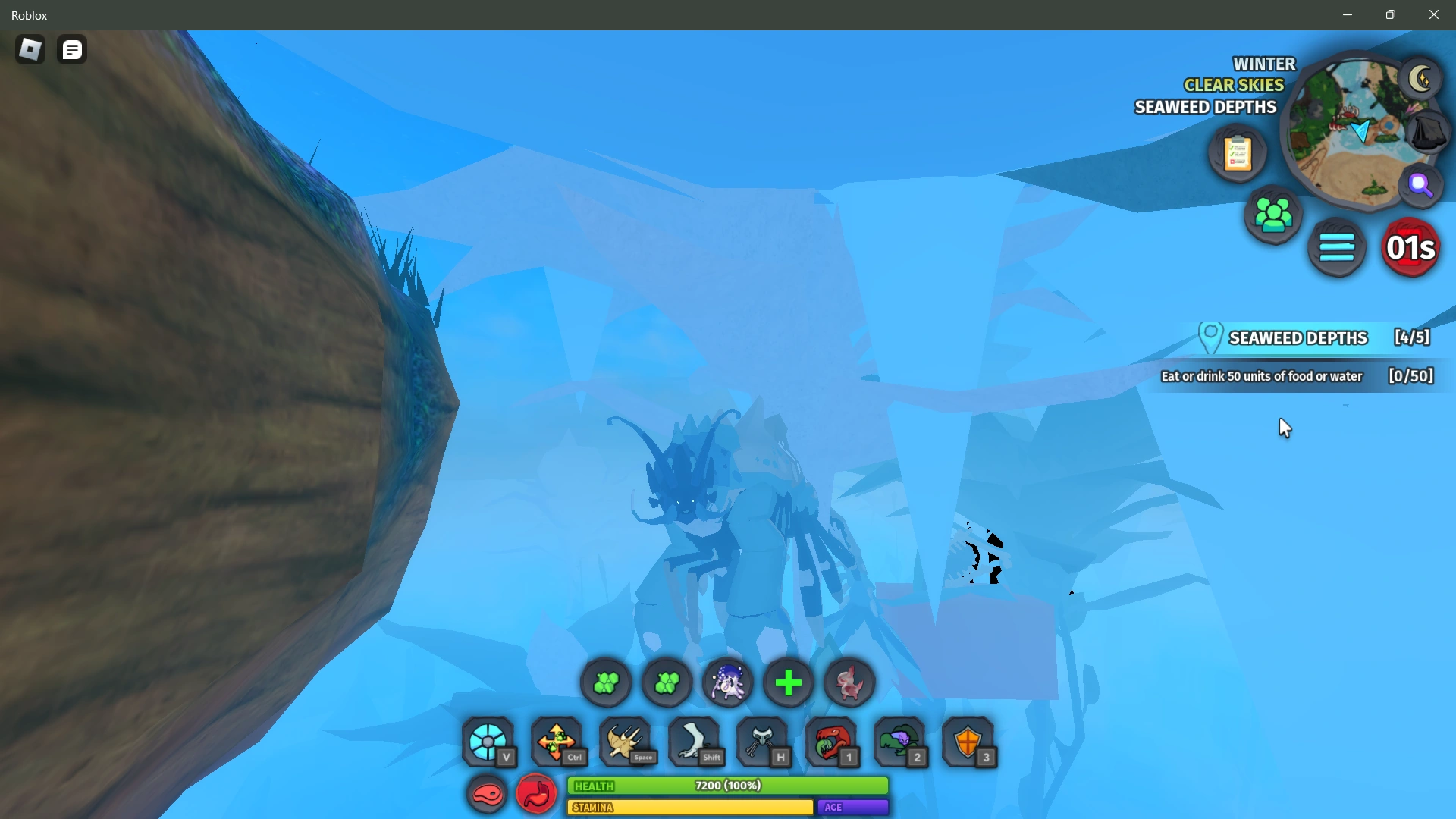1456x819 pixels.
Task: Open the hamburger settings menu
Action: coord(1338,247)
